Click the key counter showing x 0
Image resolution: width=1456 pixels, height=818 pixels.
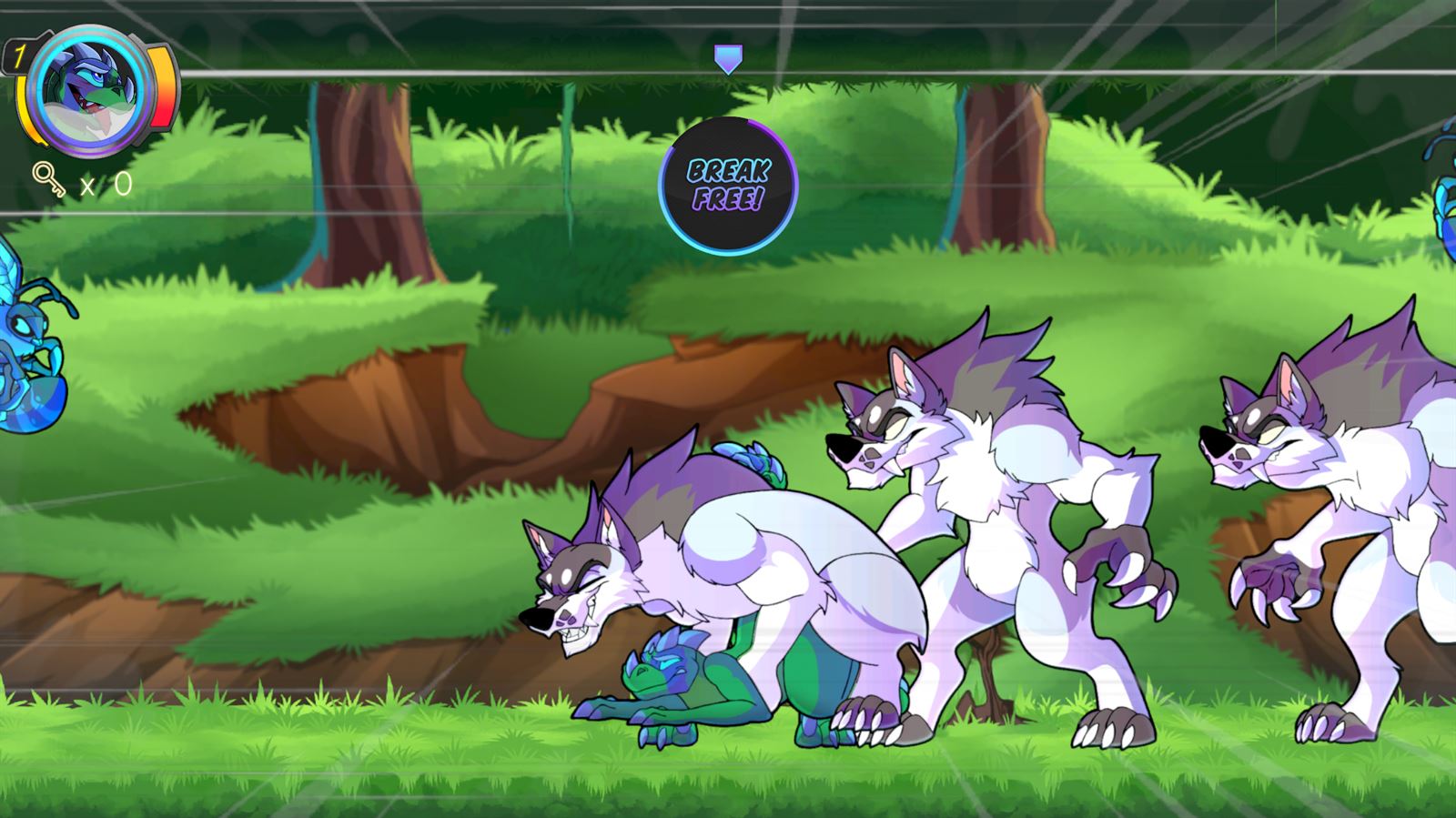(x=105, y=185)
